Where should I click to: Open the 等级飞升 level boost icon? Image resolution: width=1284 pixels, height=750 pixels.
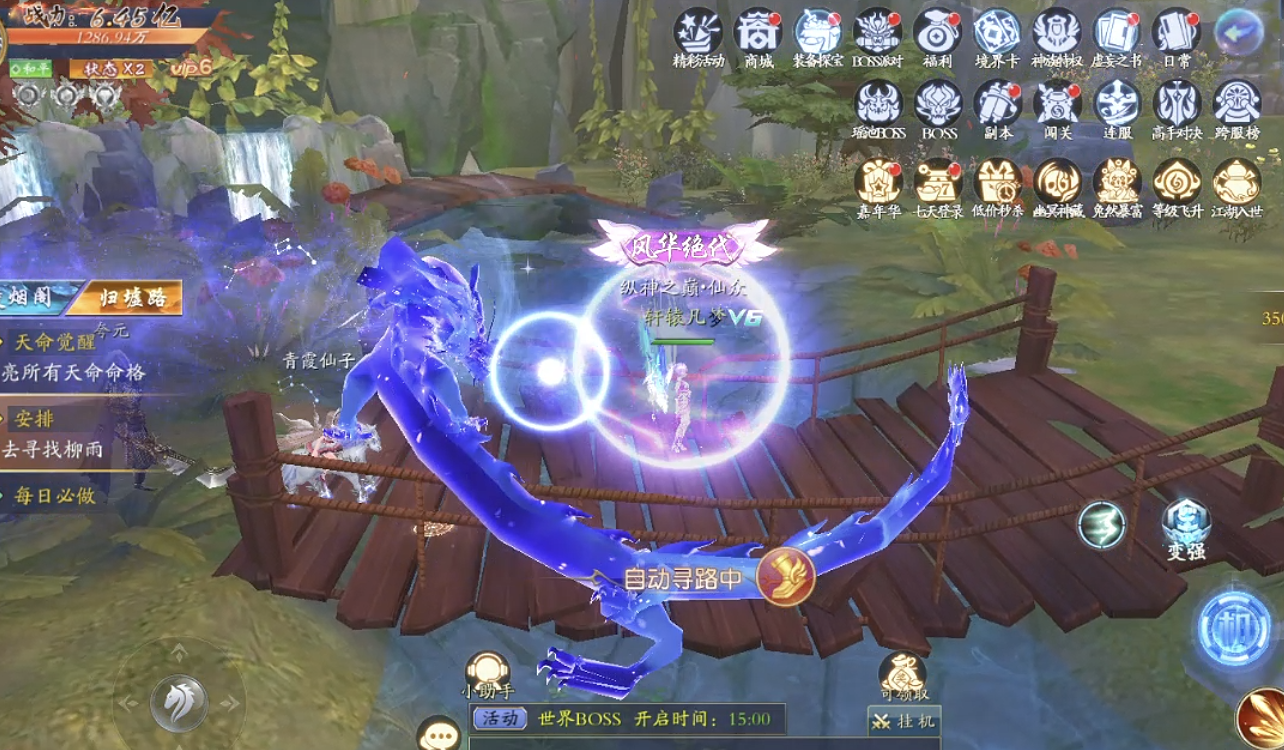[1177, 182]
